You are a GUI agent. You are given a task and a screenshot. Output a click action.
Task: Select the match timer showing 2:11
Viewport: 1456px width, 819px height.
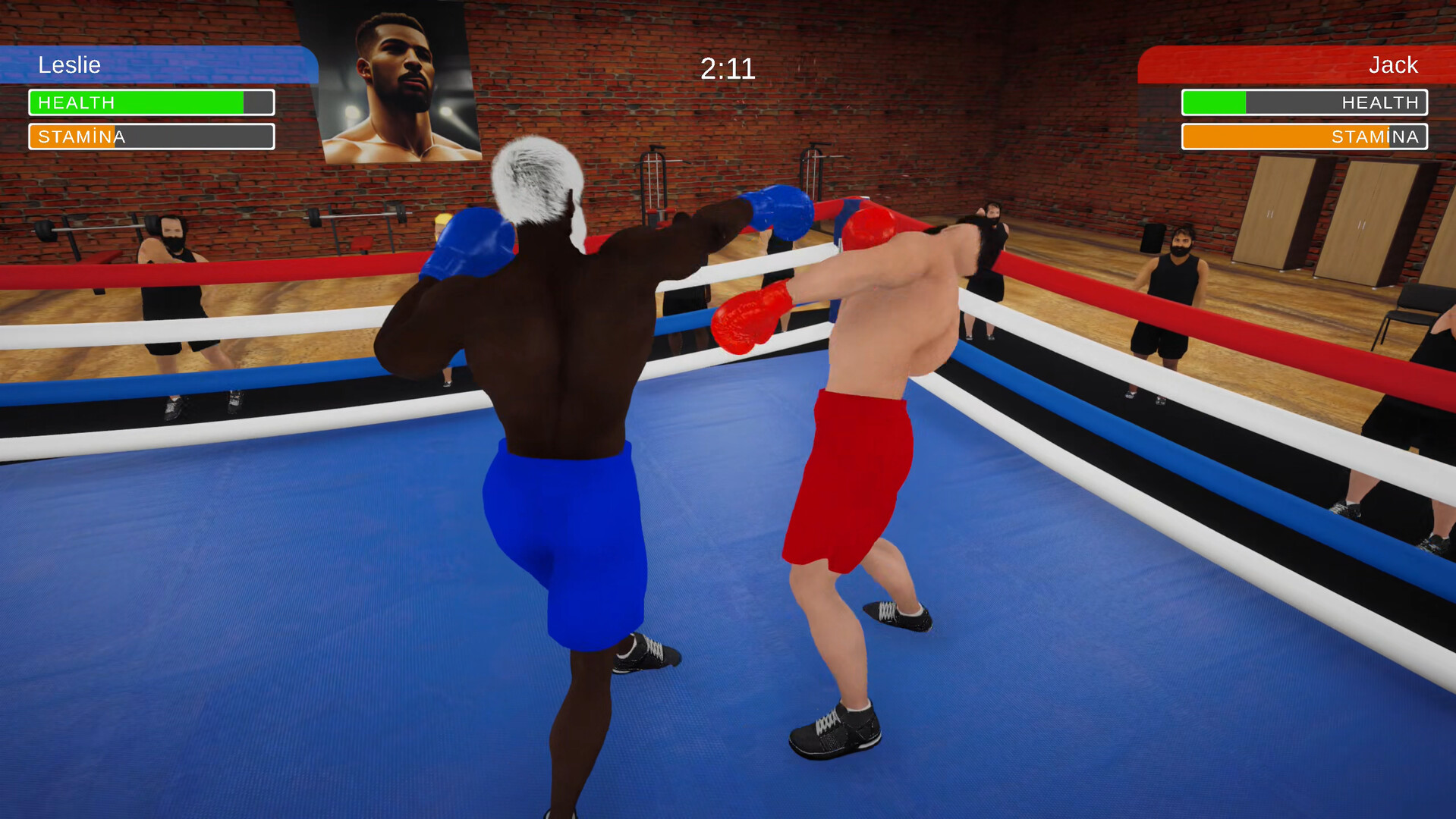coord(728,68)
